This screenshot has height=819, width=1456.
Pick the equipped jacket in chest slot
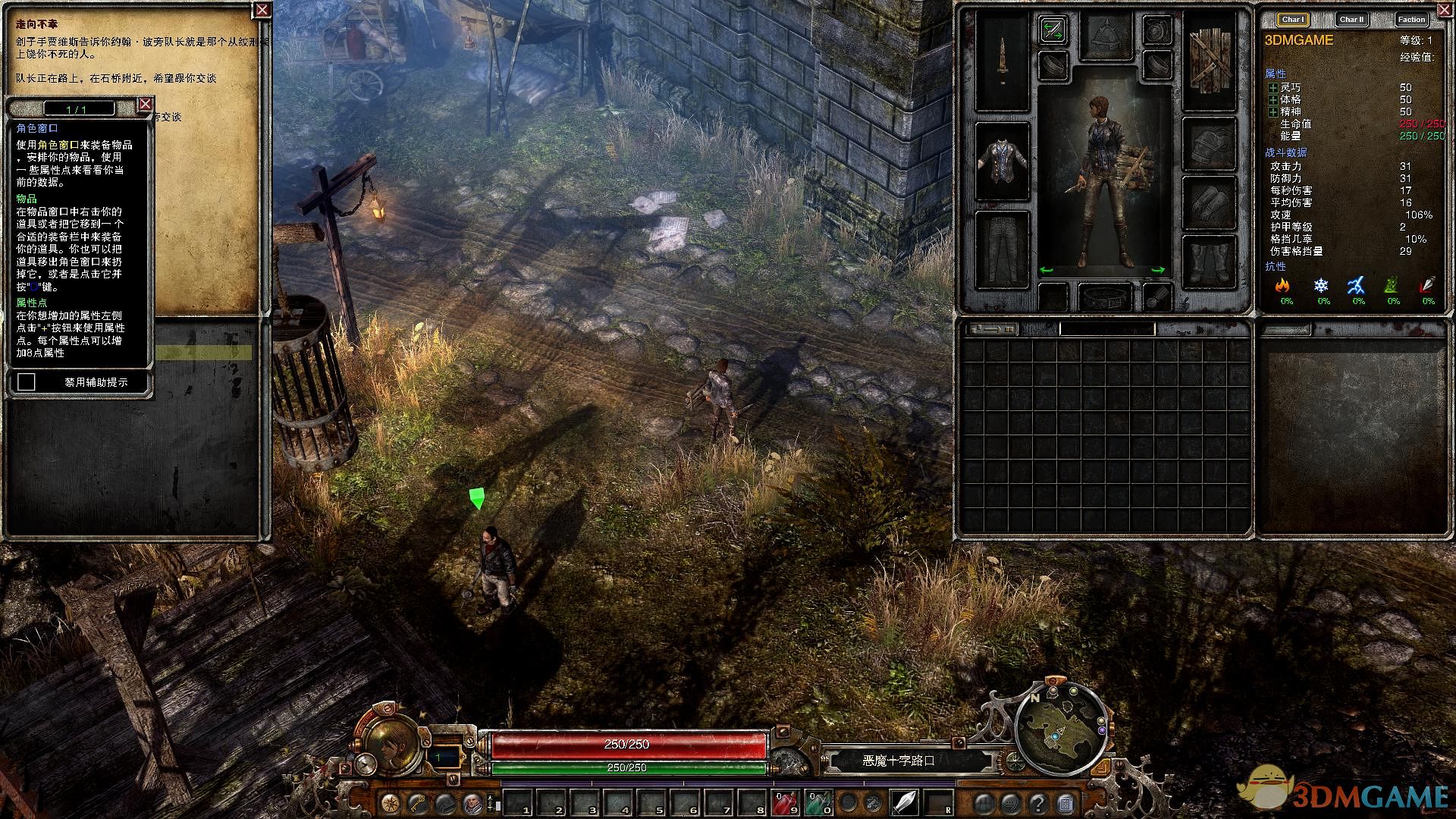click(1002, 162)
